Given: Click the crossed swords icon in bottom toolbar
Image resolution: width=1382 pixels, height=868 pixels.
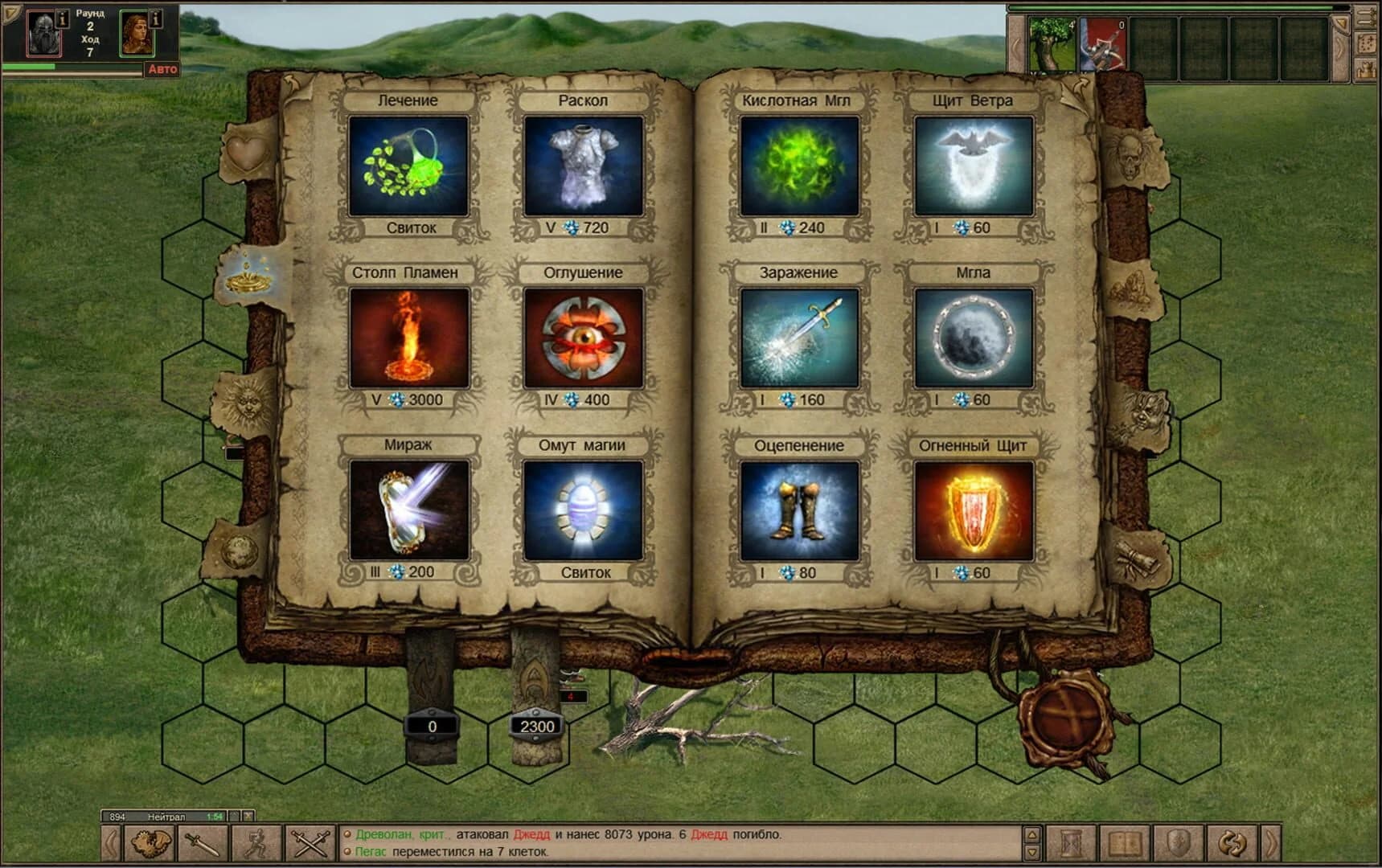Looking at the screenshot, I should click(x=310, y=844).
